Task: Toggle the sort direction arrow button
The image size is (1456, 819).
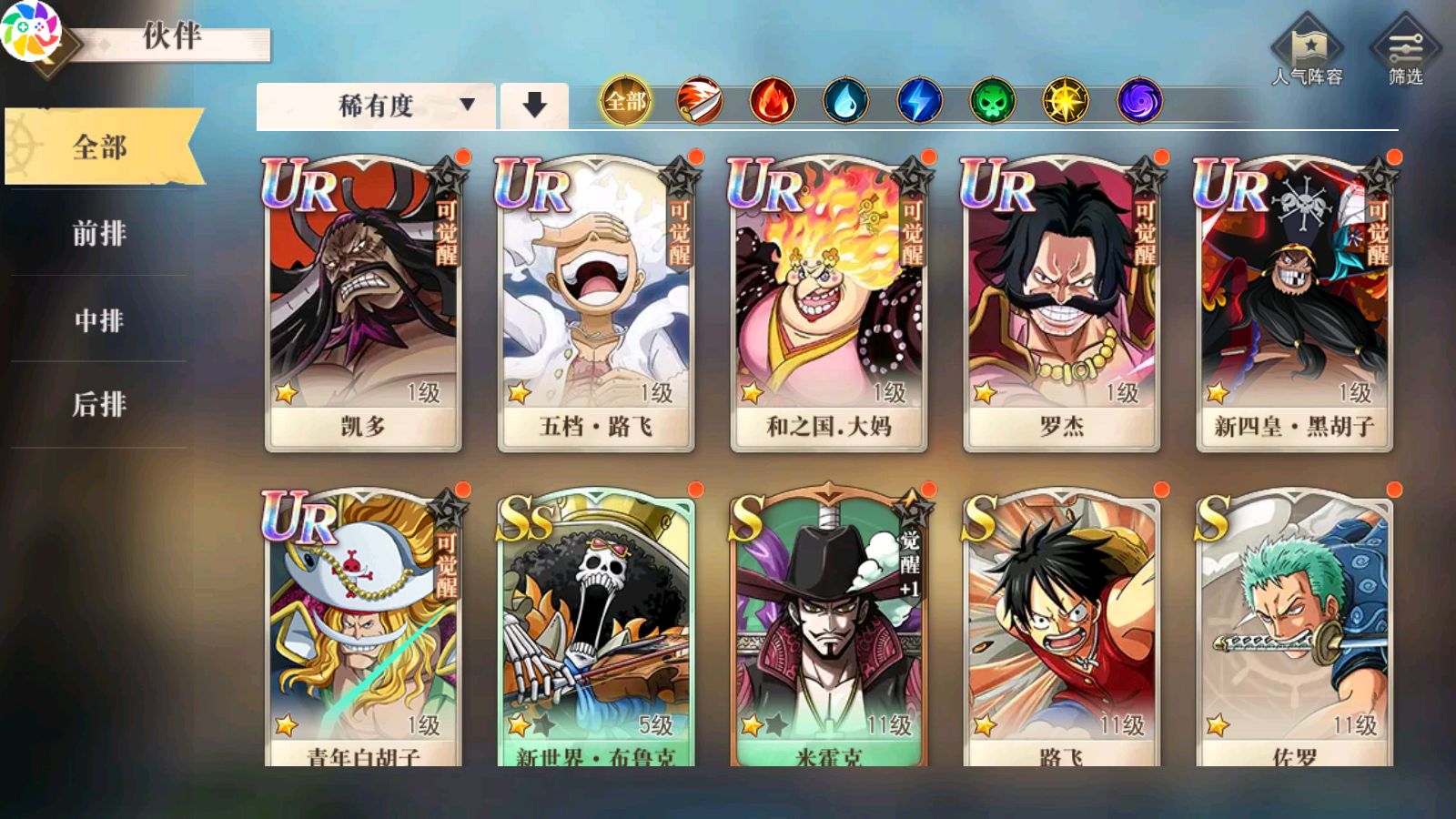Action: click(534, 106)
